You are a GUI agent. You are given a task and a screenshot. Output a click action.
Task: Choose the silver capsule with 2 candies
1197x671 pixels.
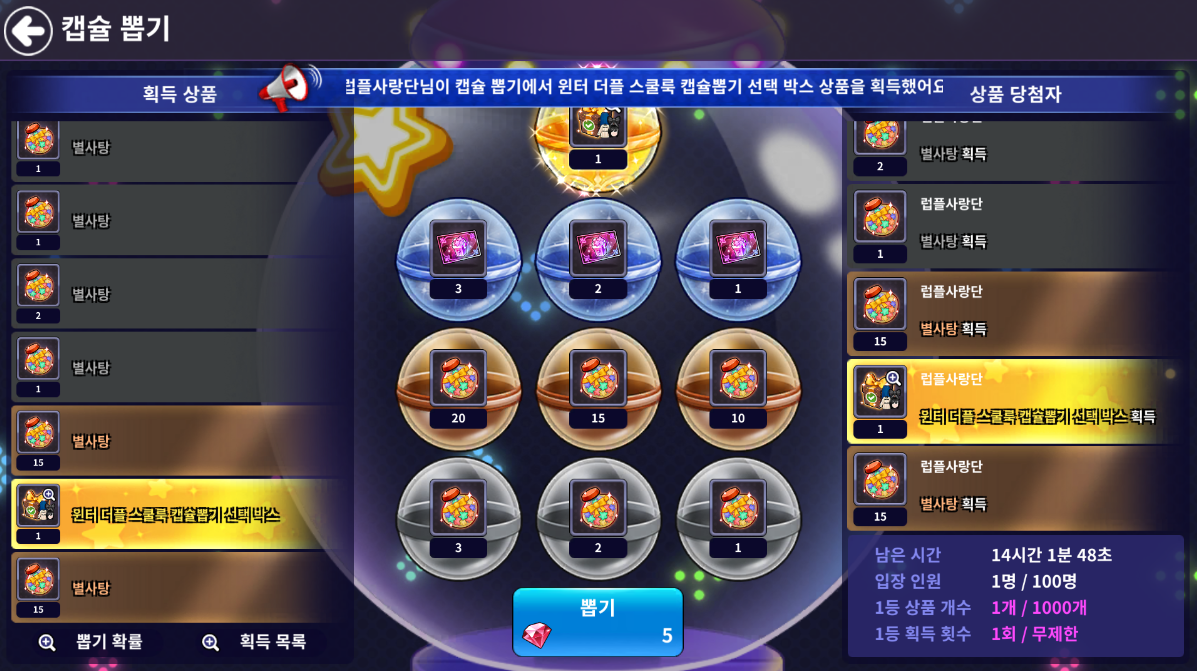pyautogui.click(x=598, y=517)
